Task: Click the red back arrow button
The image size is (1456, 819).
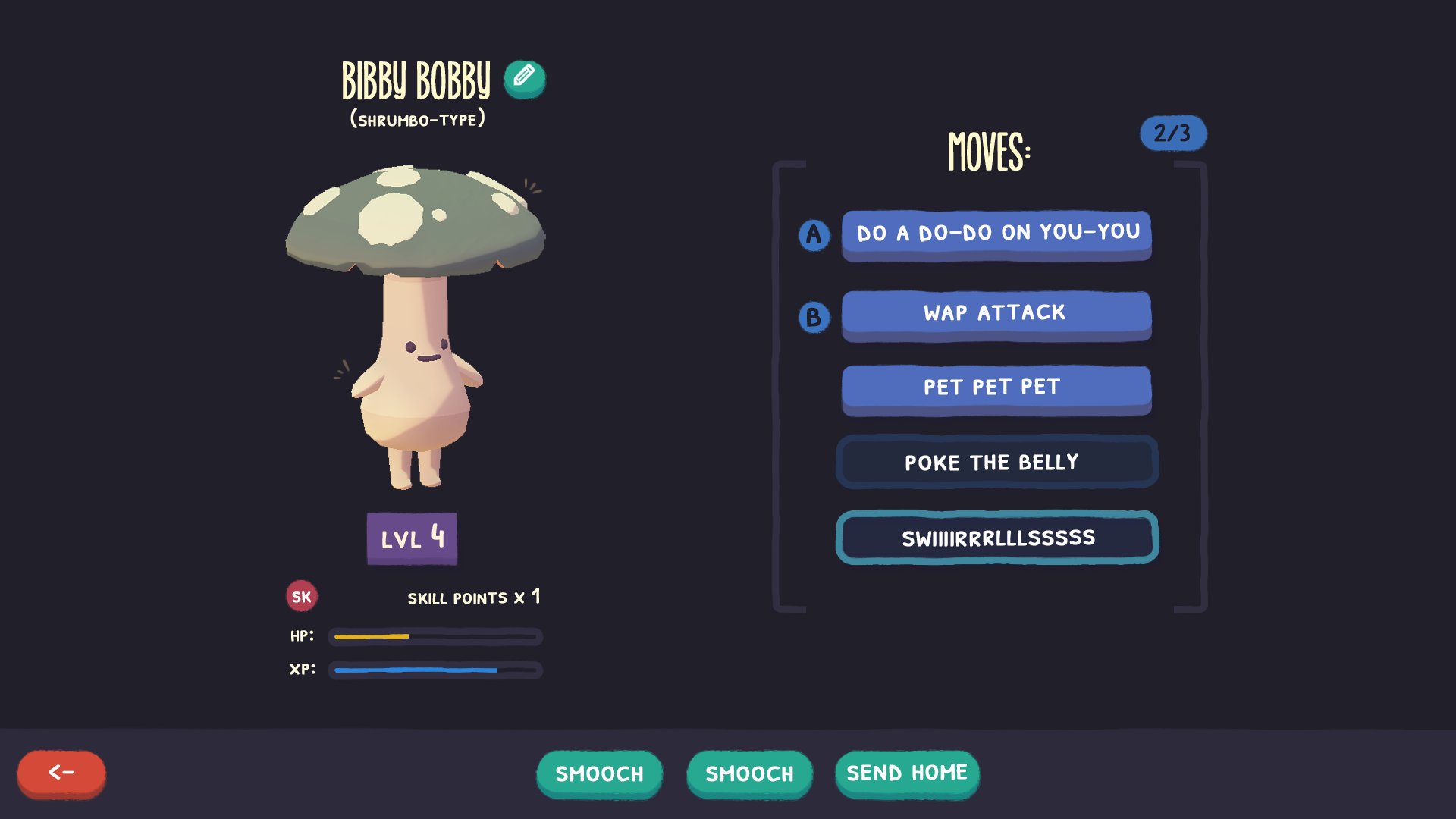Action: 61,773
